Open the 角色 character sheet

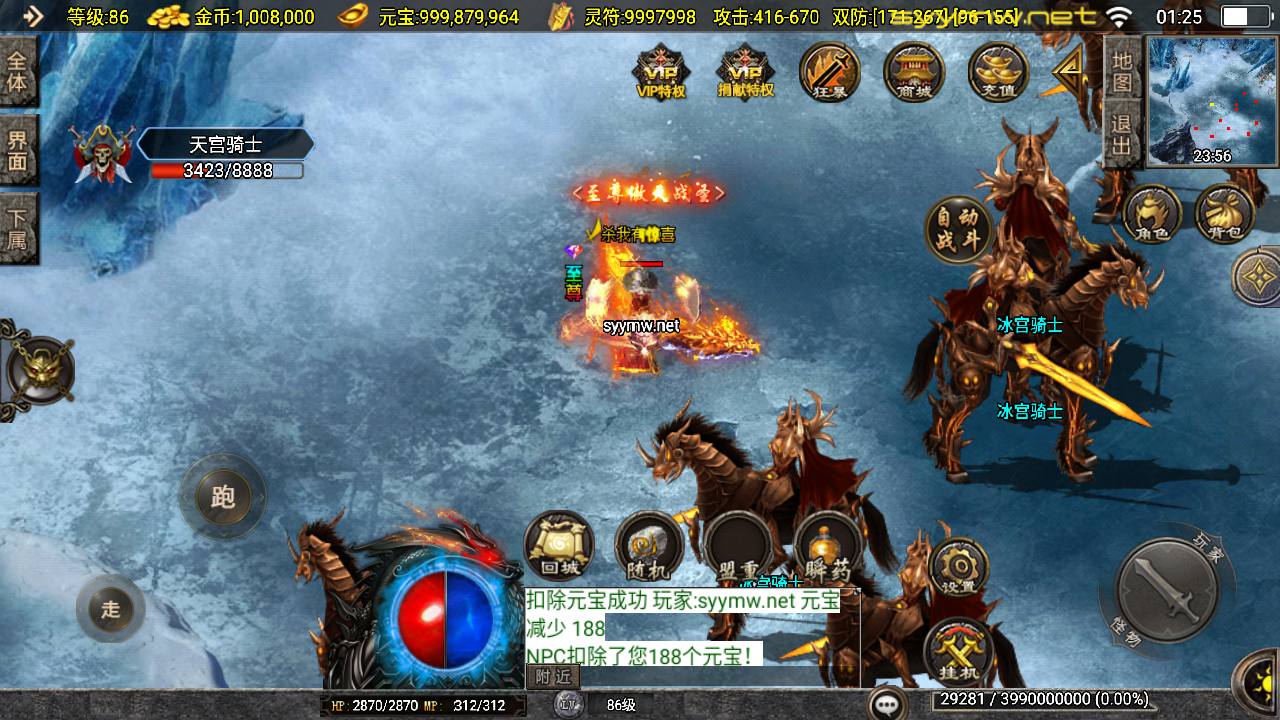1151,214
